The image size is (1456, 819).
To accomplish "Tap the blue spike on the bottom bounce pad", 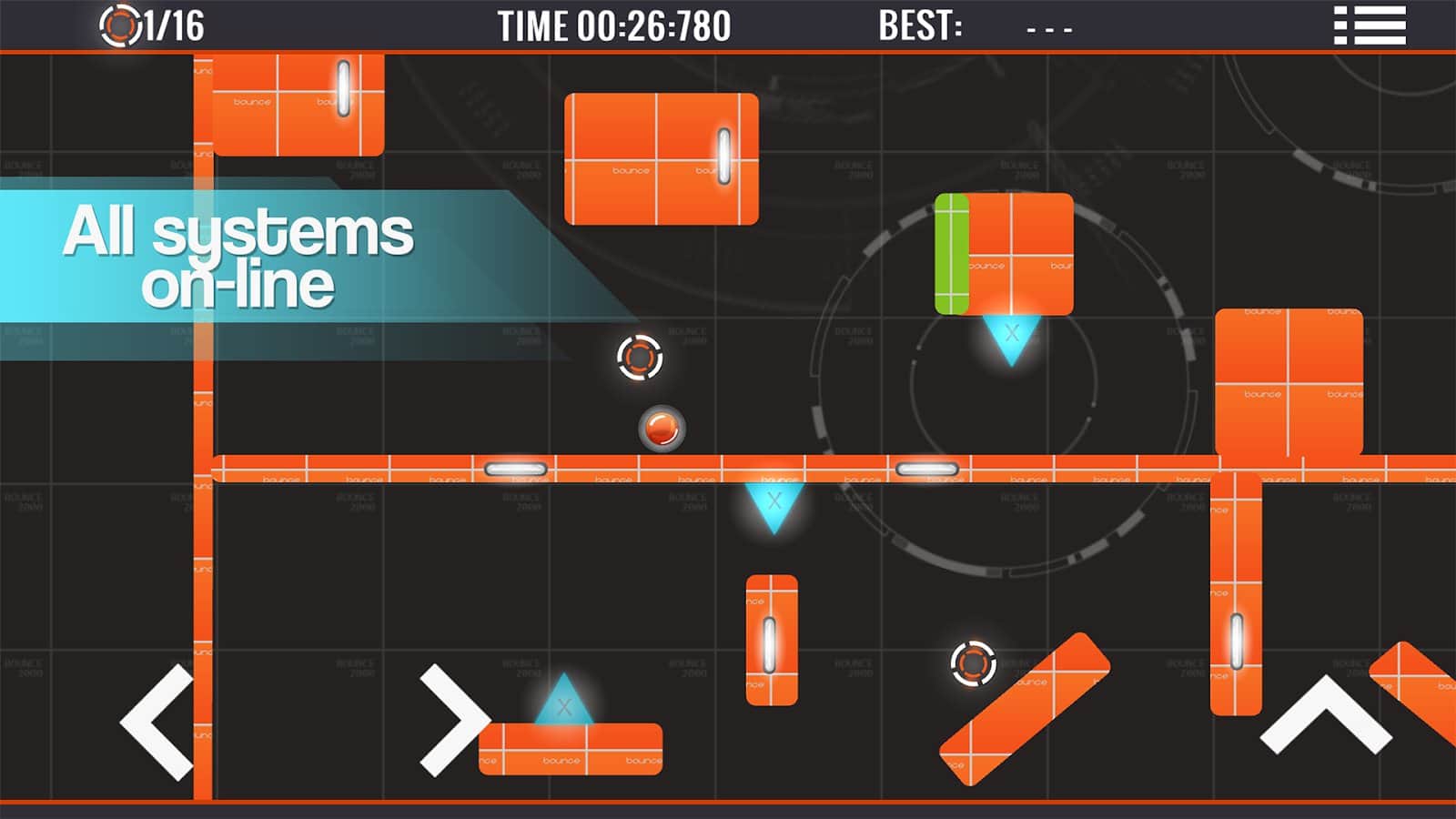I will 562,701.
